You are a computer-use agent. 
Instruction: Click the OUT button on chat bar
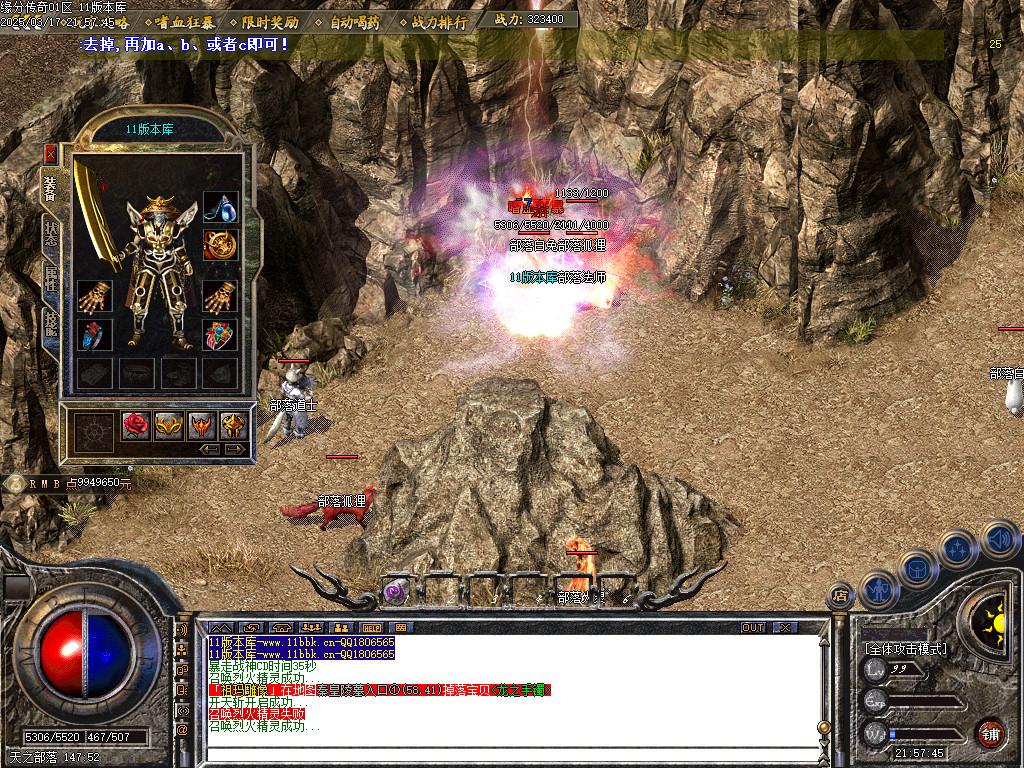point(752,627)
